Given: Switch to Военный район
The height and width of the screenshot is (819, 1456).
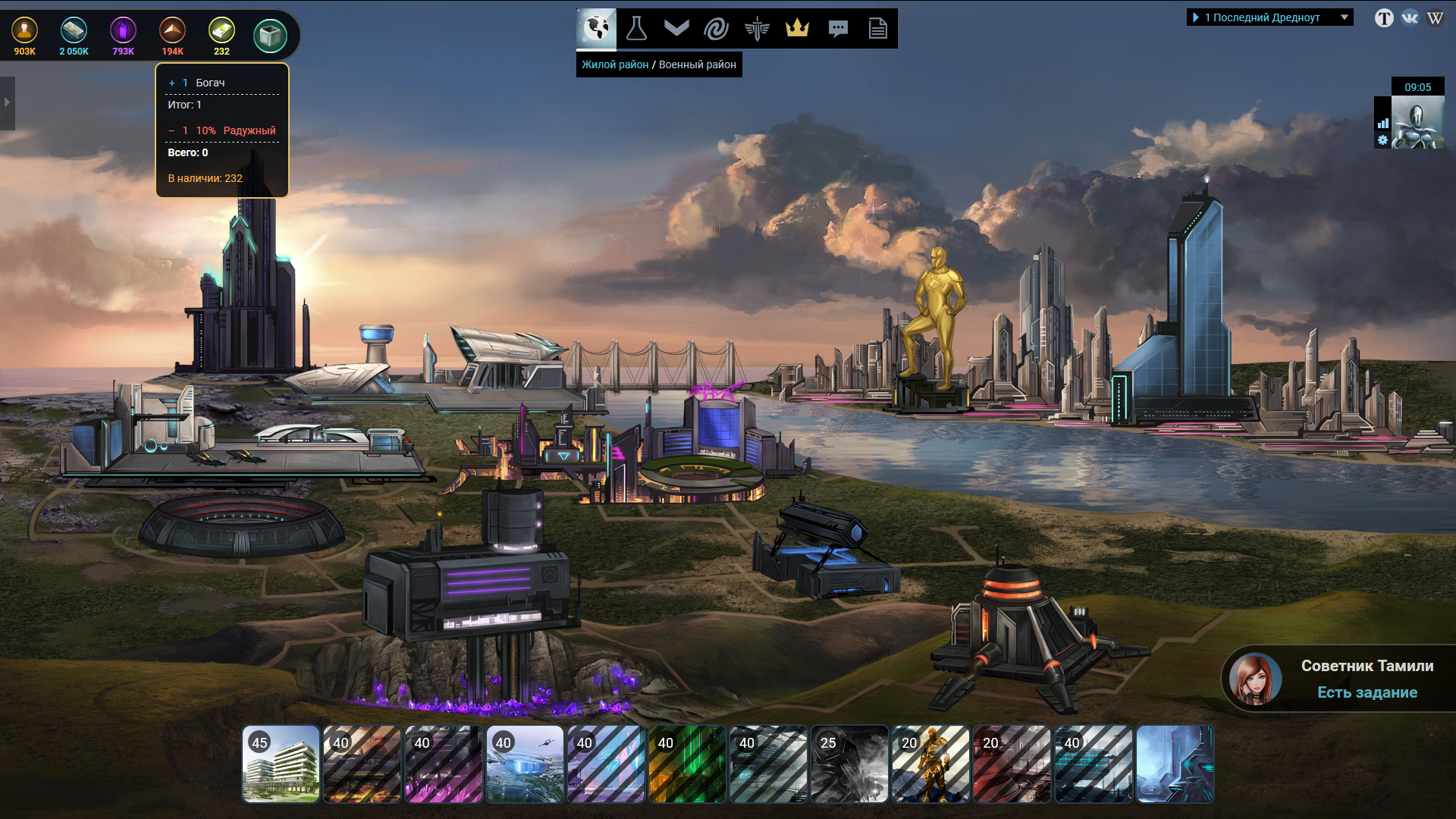Looking at the screenshot, I should point(697,64).
